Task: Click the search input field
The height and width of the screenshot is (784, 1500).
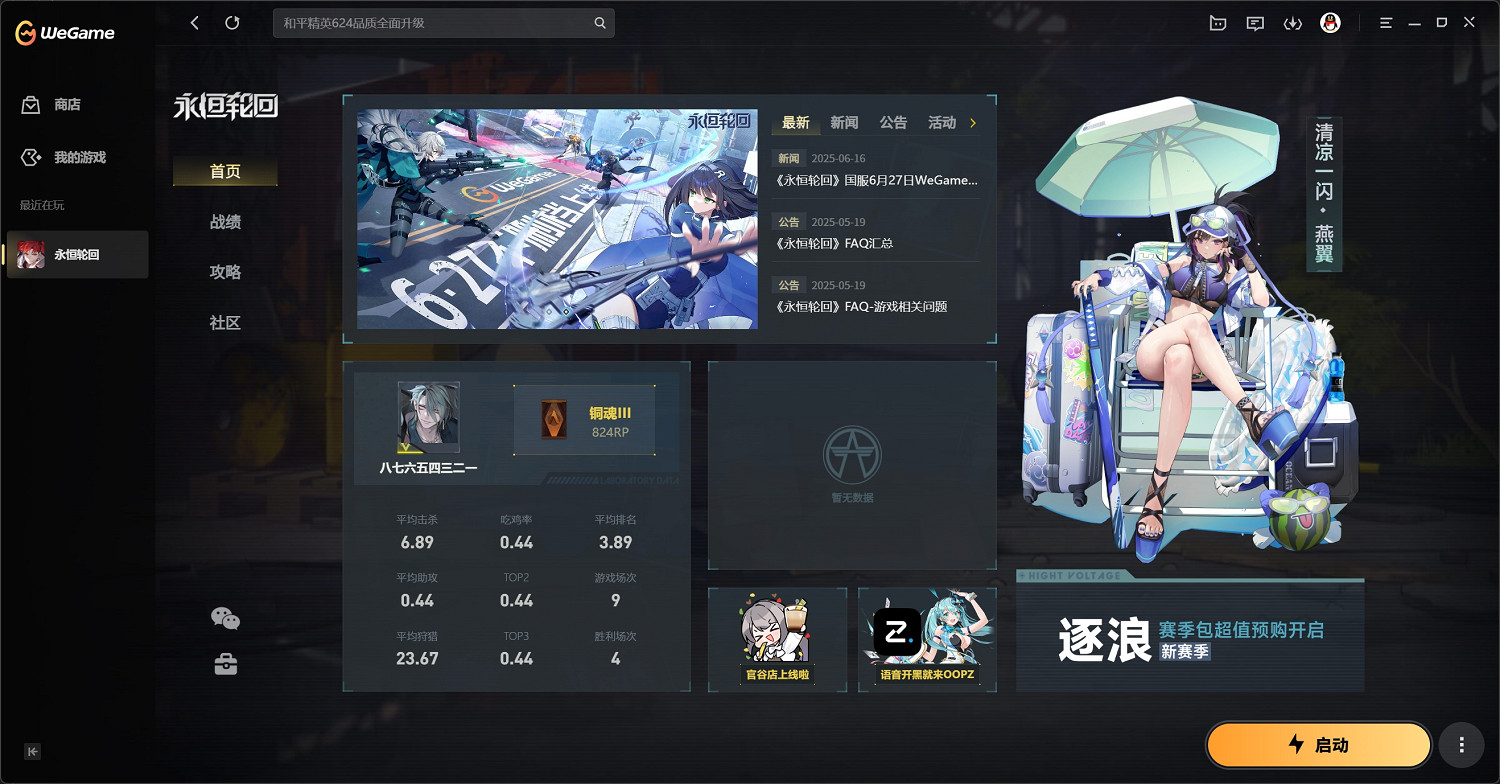Action: tap(430, 22)
